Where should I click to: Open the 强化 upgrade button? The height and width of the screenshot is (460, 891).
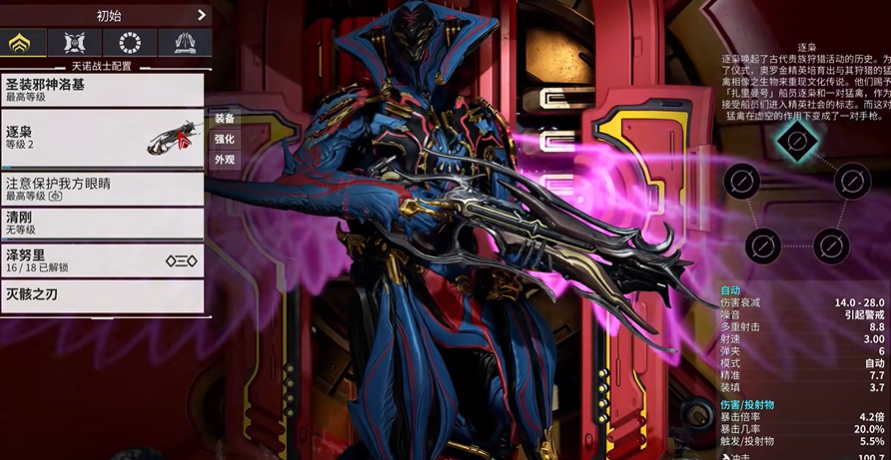click(224, 139)
